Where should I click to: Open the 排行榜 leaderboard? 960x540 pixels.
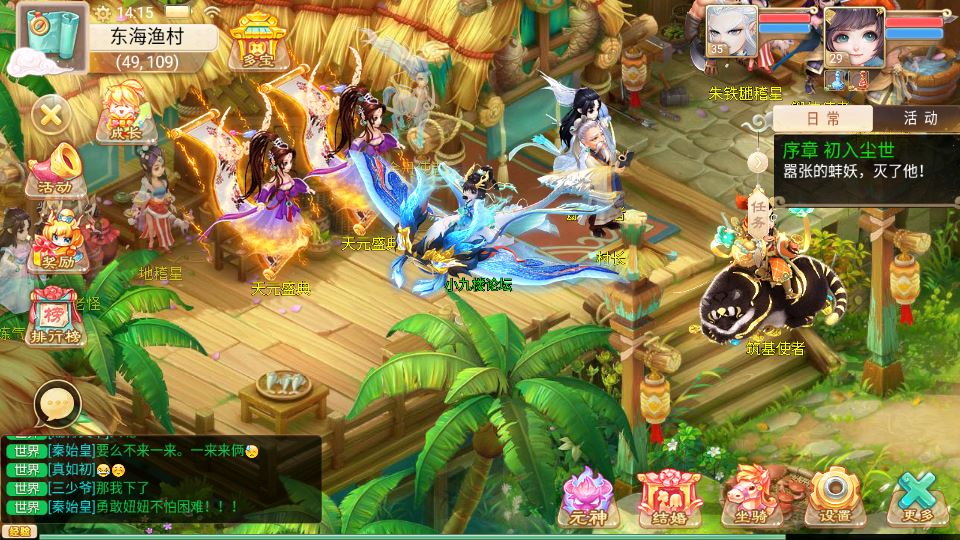(x=55, y=315)
